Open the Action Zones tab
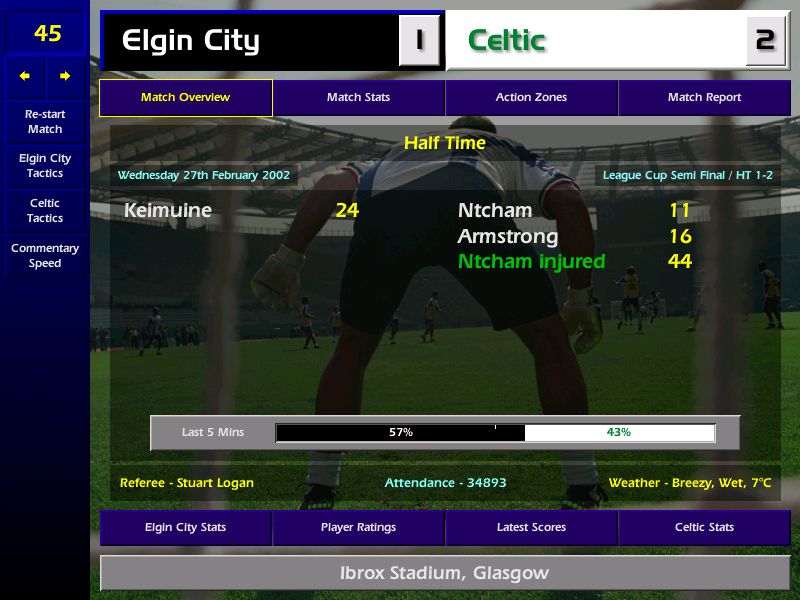 click(x=531, y=98)
